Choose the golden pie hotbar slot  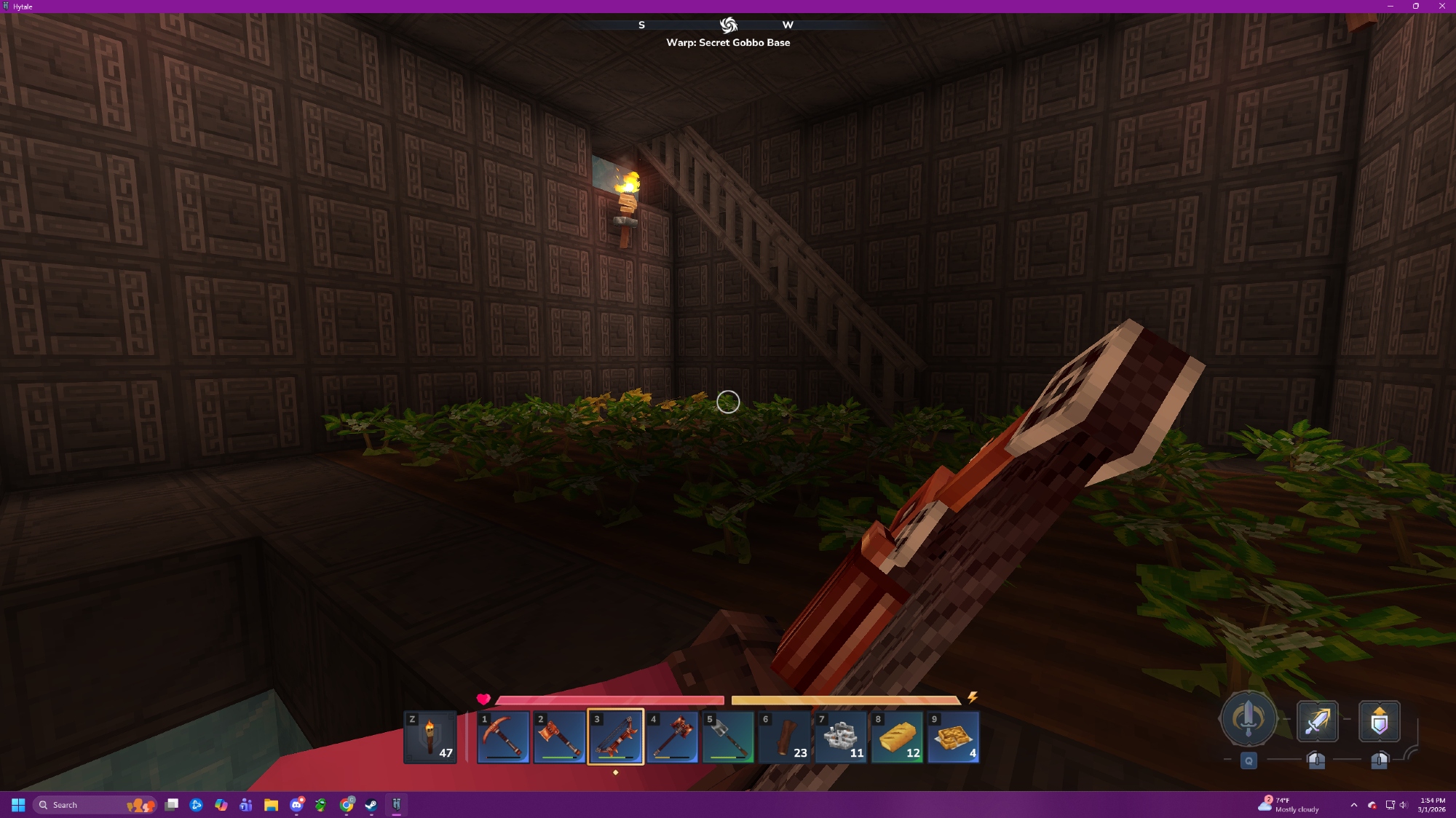click(953, 736)
